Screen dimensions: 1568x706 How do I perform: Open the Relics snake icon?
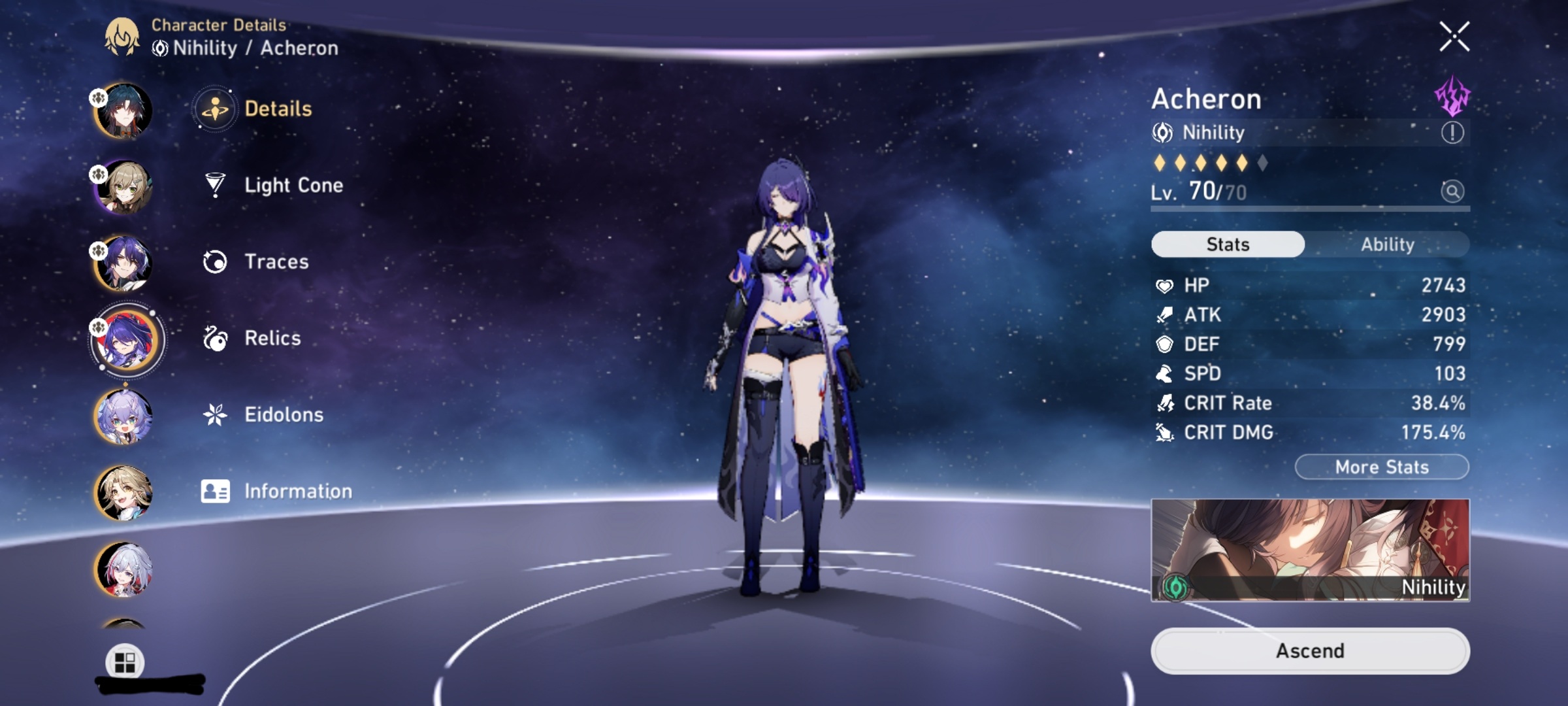[214, 338]
